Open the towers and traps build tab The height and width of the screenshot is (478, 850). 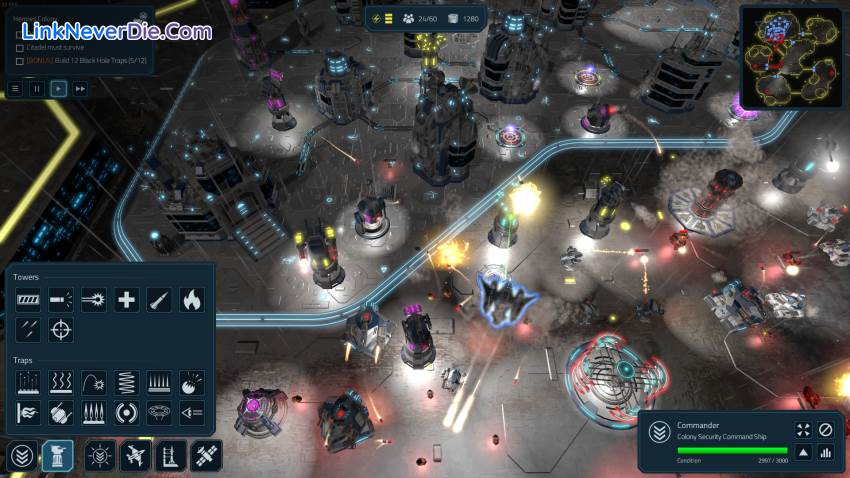[x=58, y=456]
